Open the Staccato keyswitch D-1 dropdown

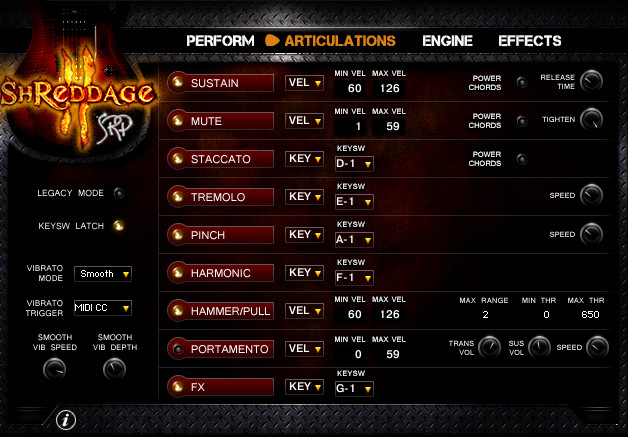(x=354, y=163)
